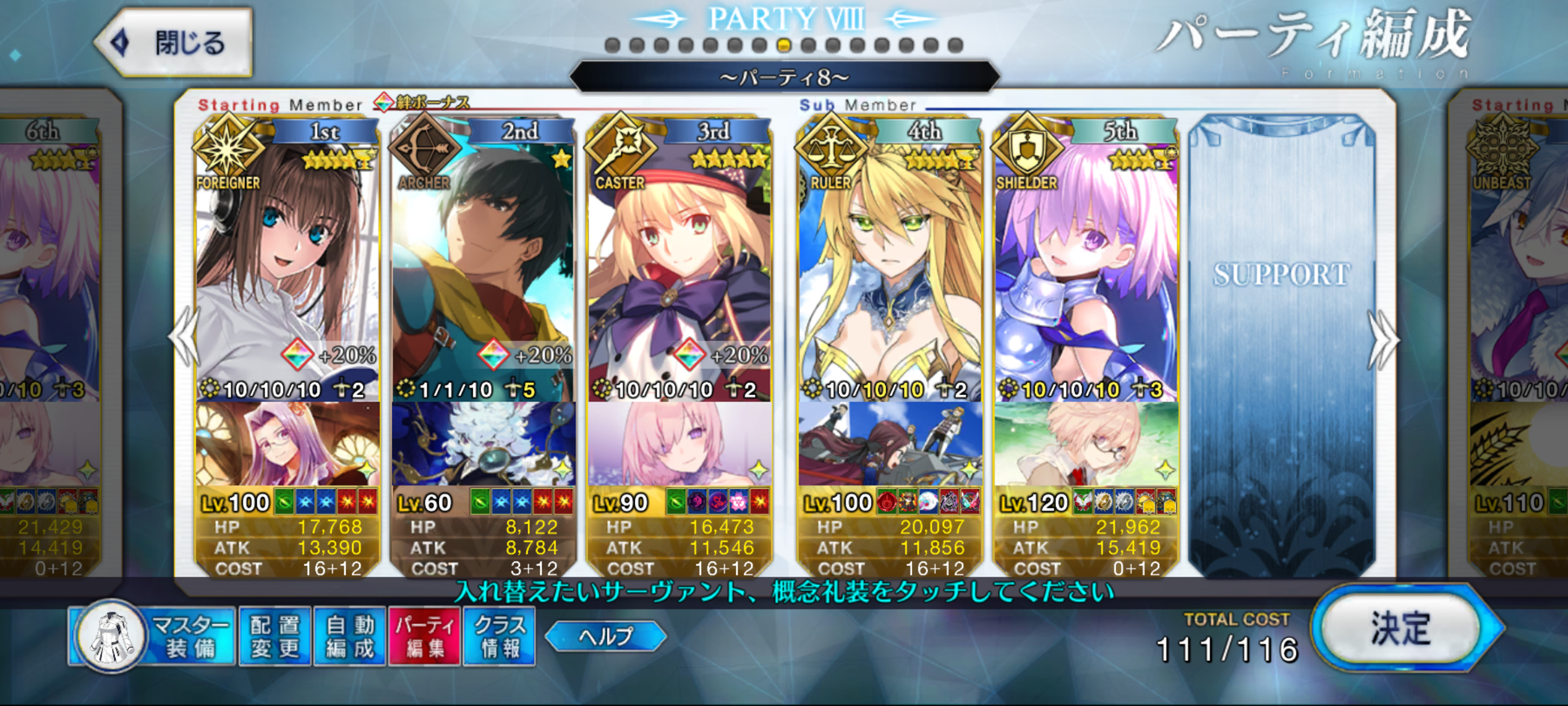The height and width of the screenshot is (706, 1568).
Task: Change the Archer's equipped craft essence
Action: 483,445
